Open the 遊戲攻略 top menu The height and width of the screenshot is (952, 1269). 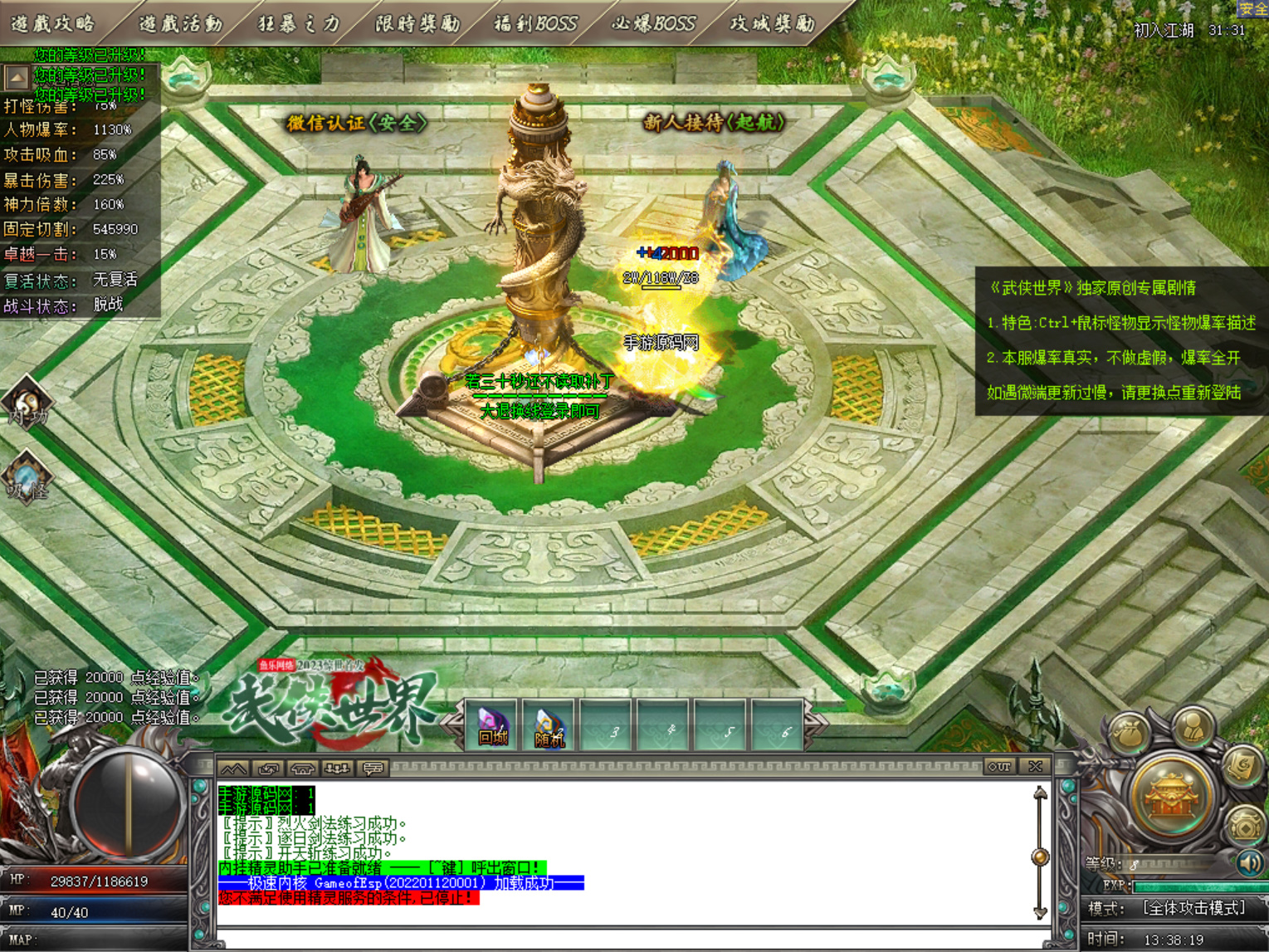(53, 23)
